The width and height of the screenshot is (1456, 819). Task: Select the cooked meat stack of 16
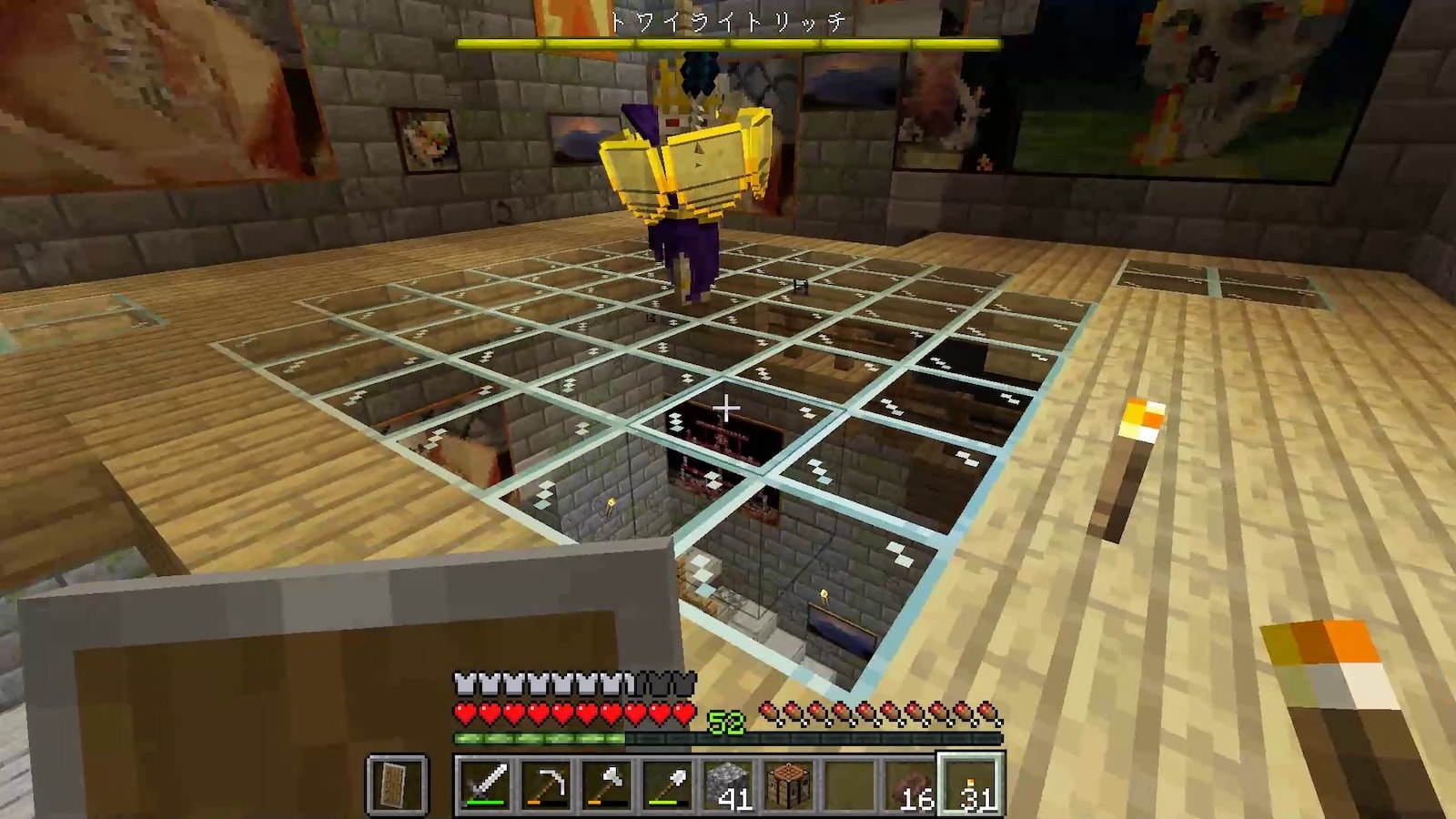[910, 784]
